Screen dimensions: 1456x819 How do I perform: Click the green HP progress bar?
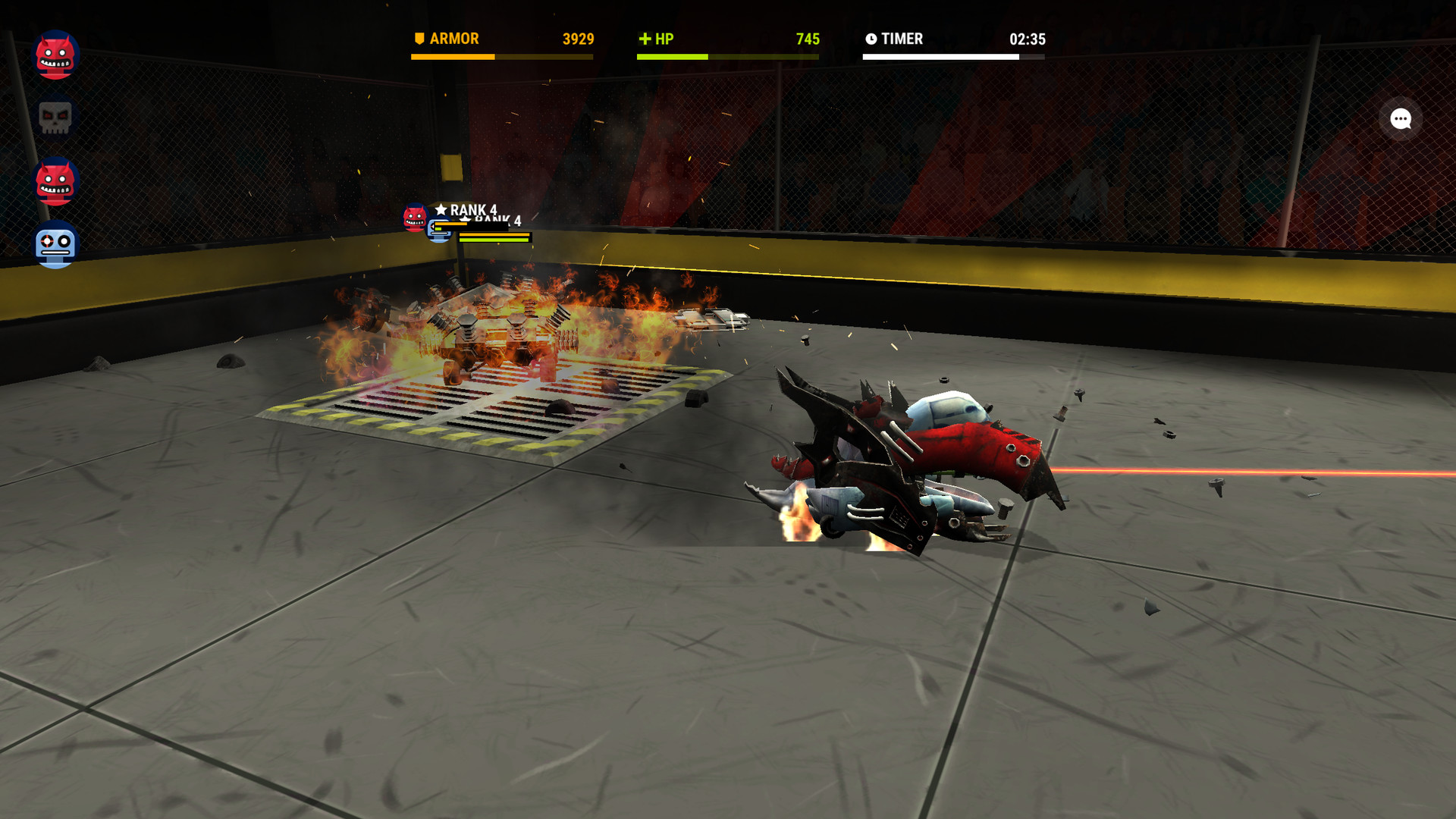pyautogui.click(x=728, y=56)
